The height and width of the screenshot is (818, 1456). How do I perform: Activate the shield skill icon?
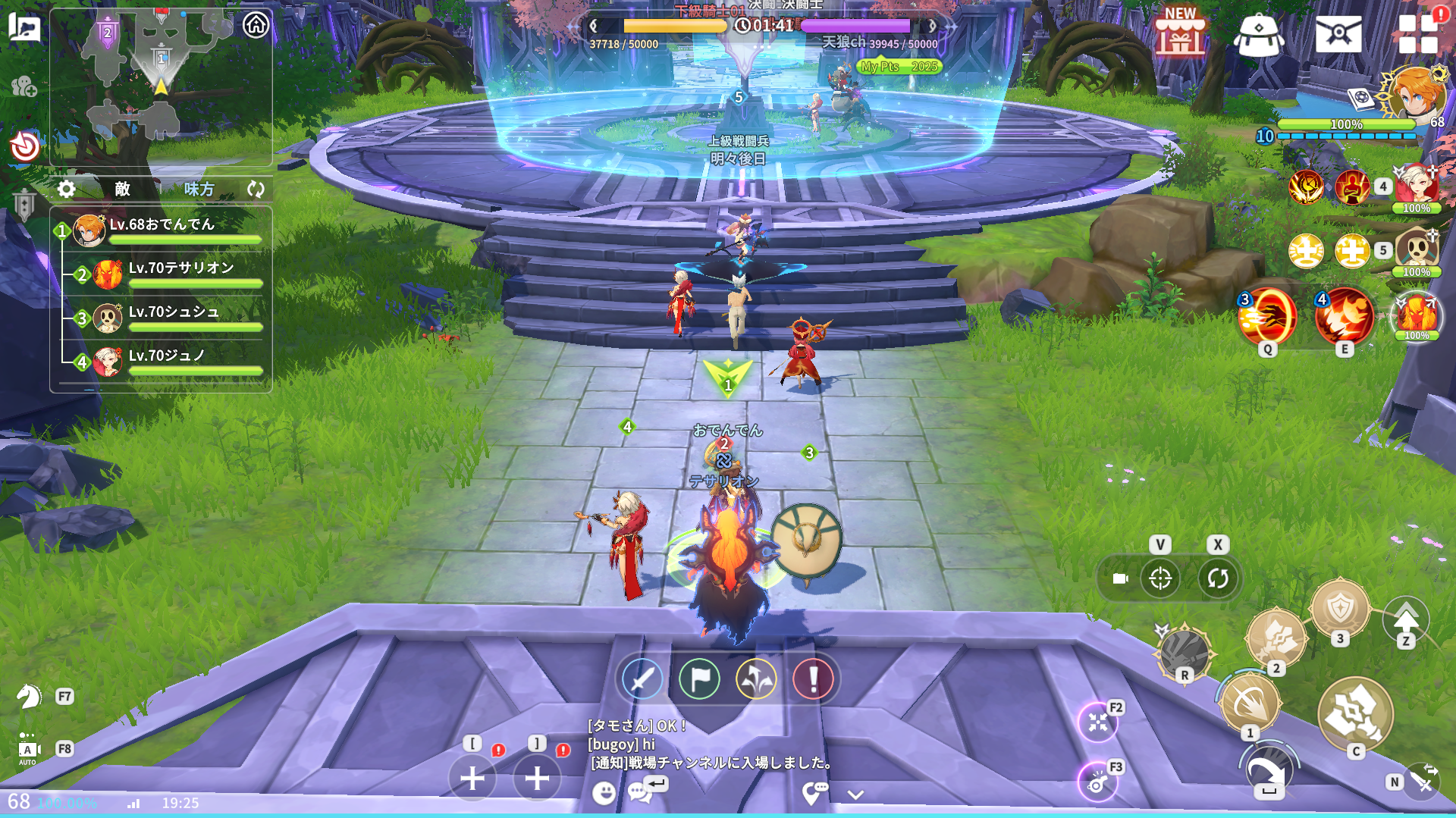(1340, 609)
